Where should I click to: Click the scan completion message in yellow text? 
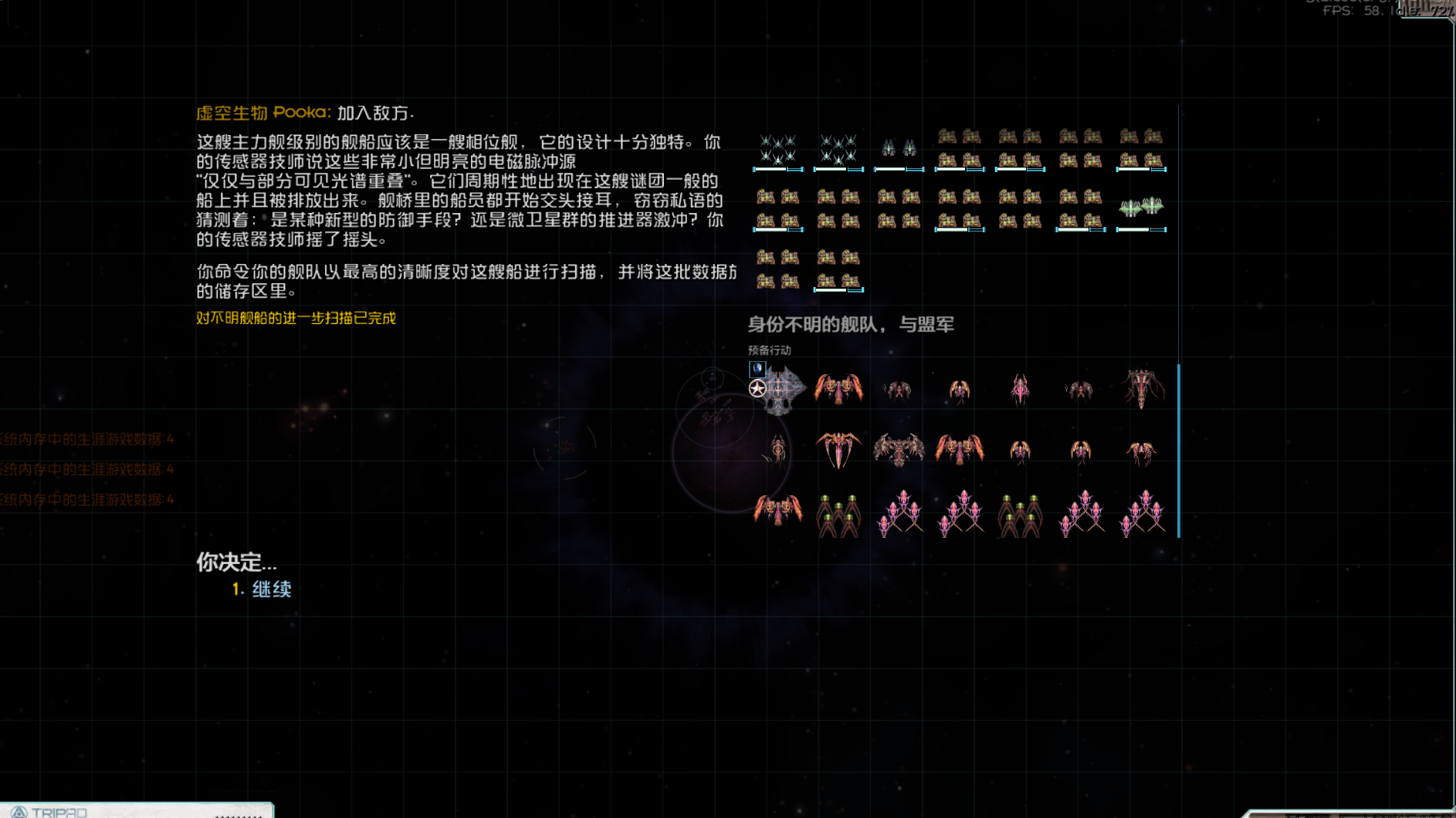coord(296,318)
